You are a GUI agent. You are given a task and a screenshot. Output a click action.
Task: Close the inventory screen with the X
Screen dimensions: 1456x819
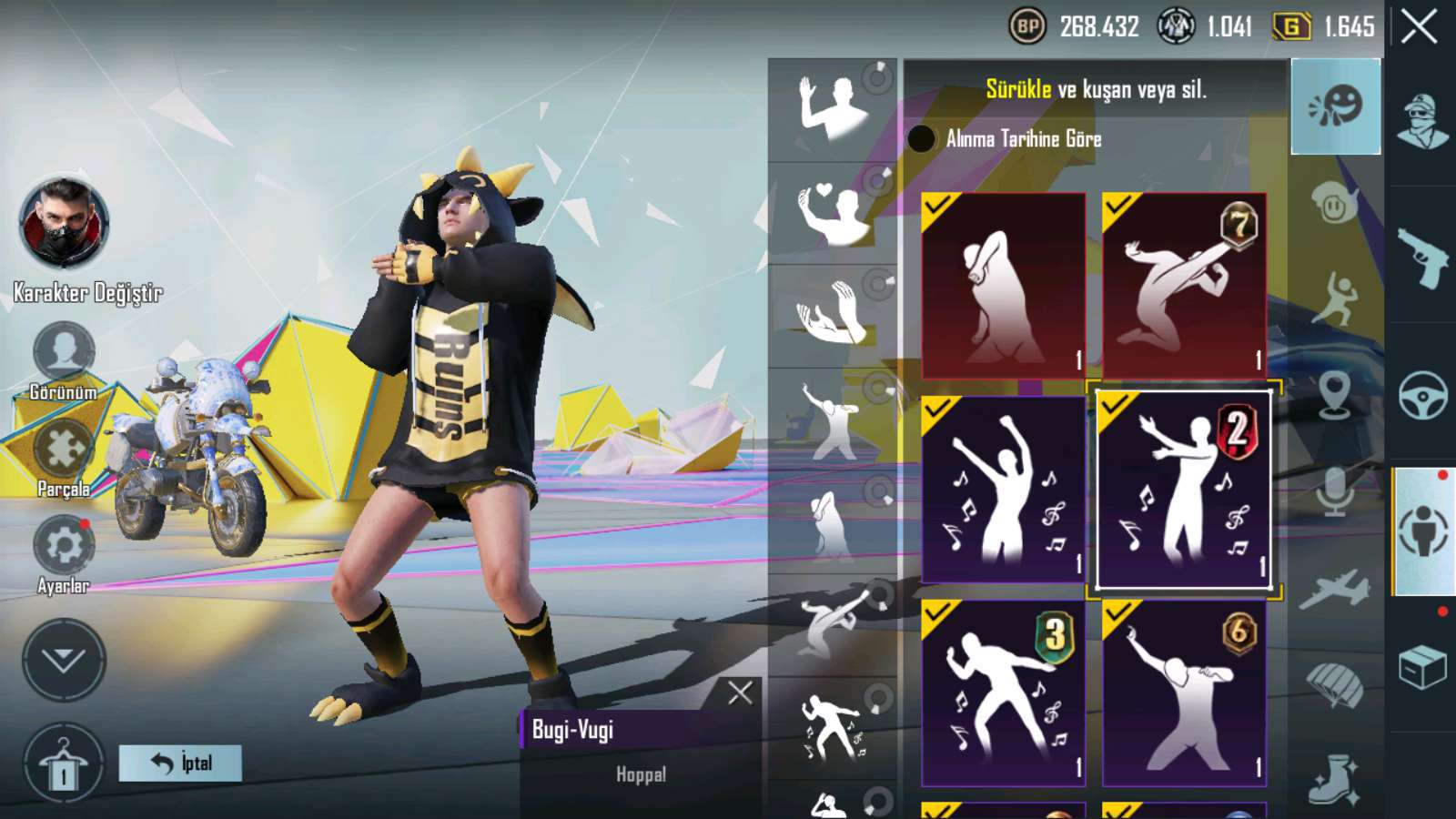(1419, 27)
